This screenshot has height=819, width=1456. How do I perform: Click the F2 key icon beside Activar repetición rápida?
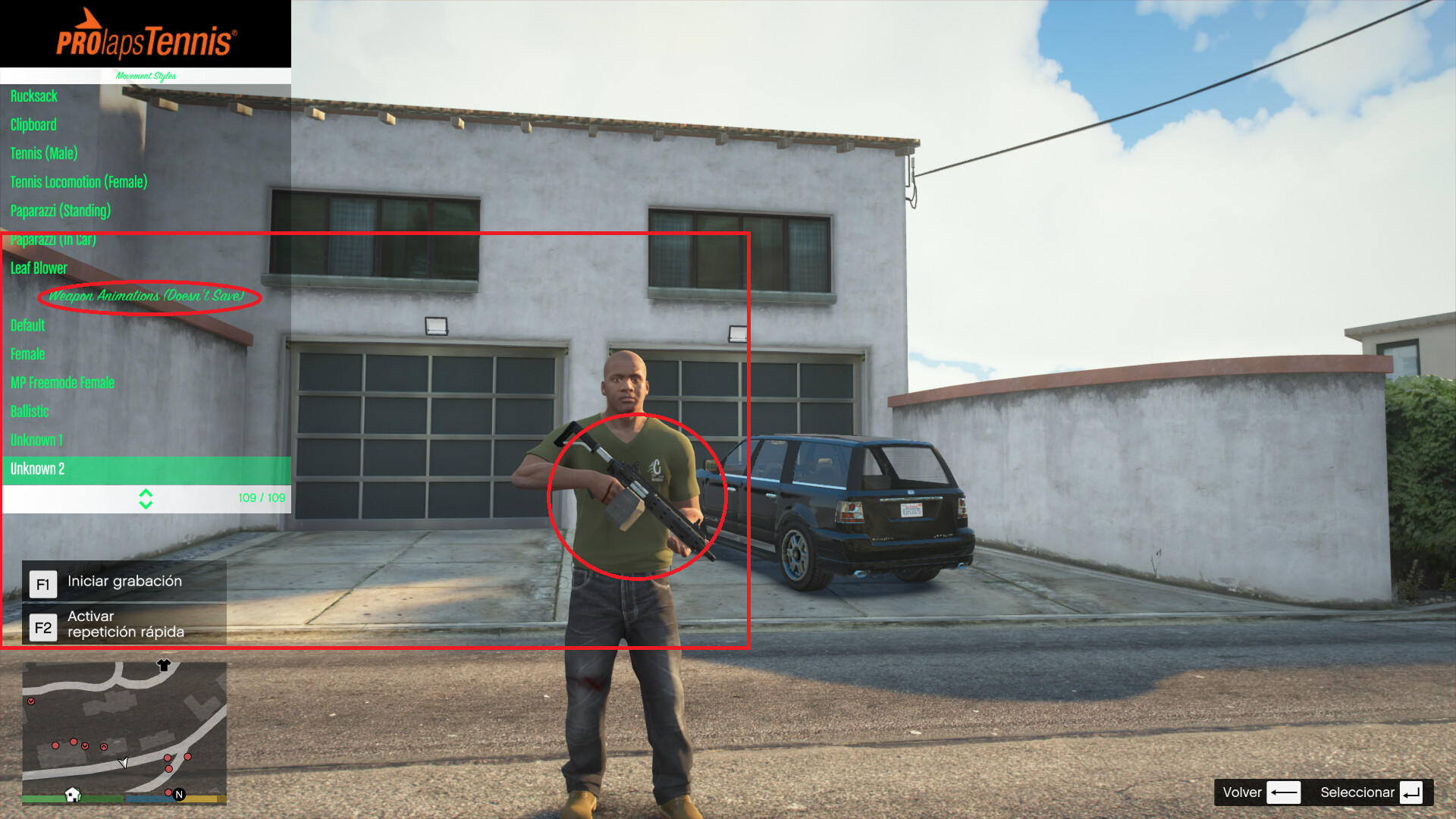[43, 626]
